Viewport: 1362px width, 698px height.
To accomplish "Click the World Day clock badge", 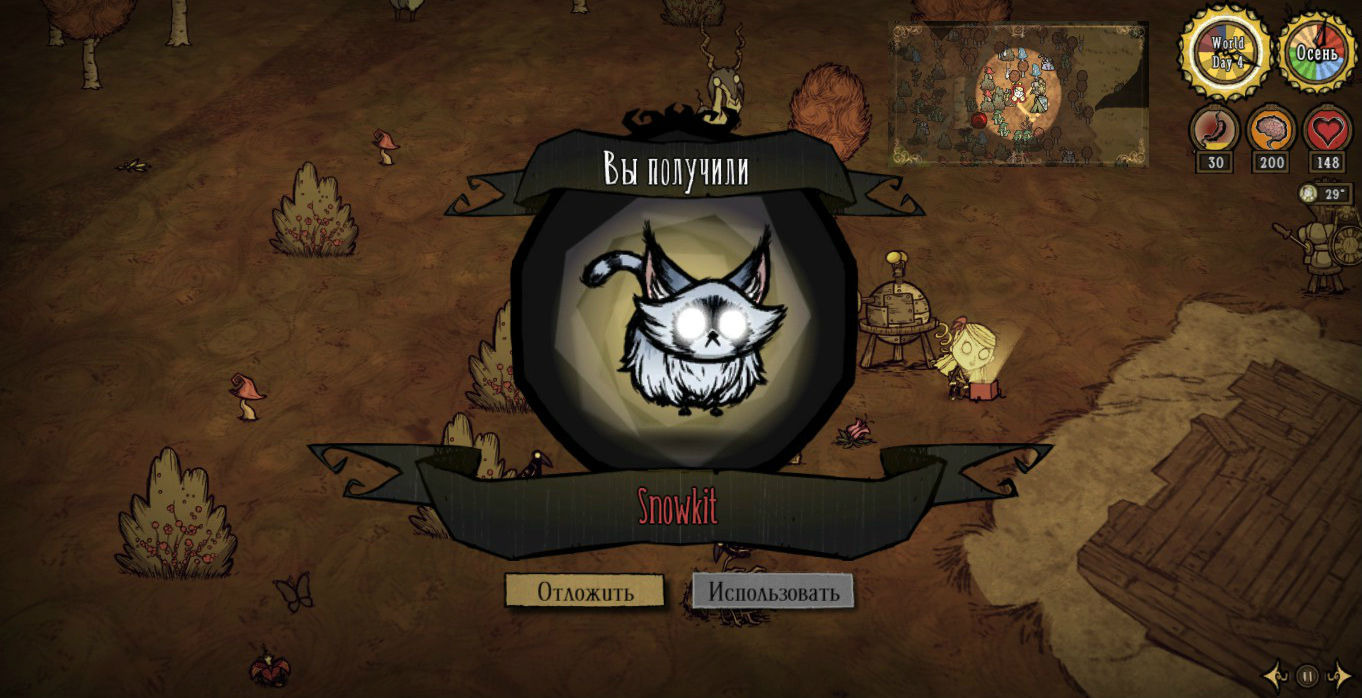I will (x=1226, y=53).
